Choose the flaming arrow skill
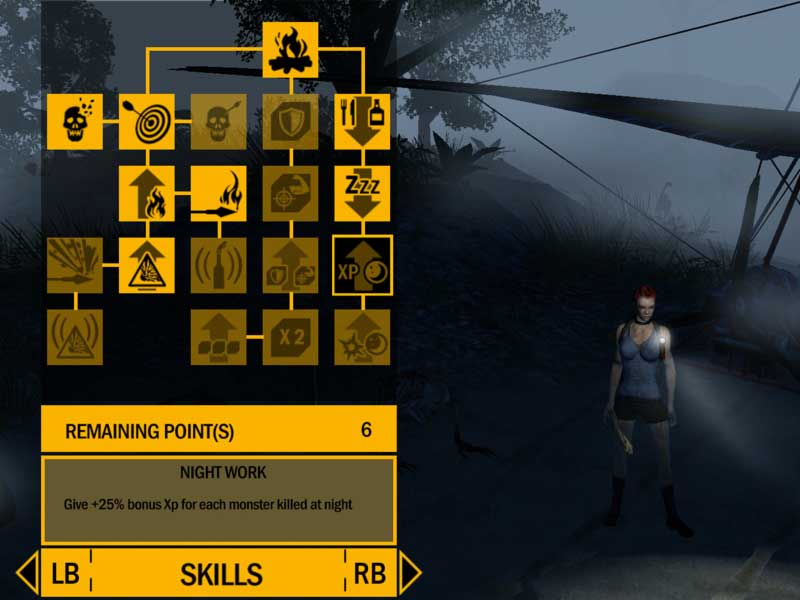Viewport: 800px width, 600px height. (x=219, y=193)
